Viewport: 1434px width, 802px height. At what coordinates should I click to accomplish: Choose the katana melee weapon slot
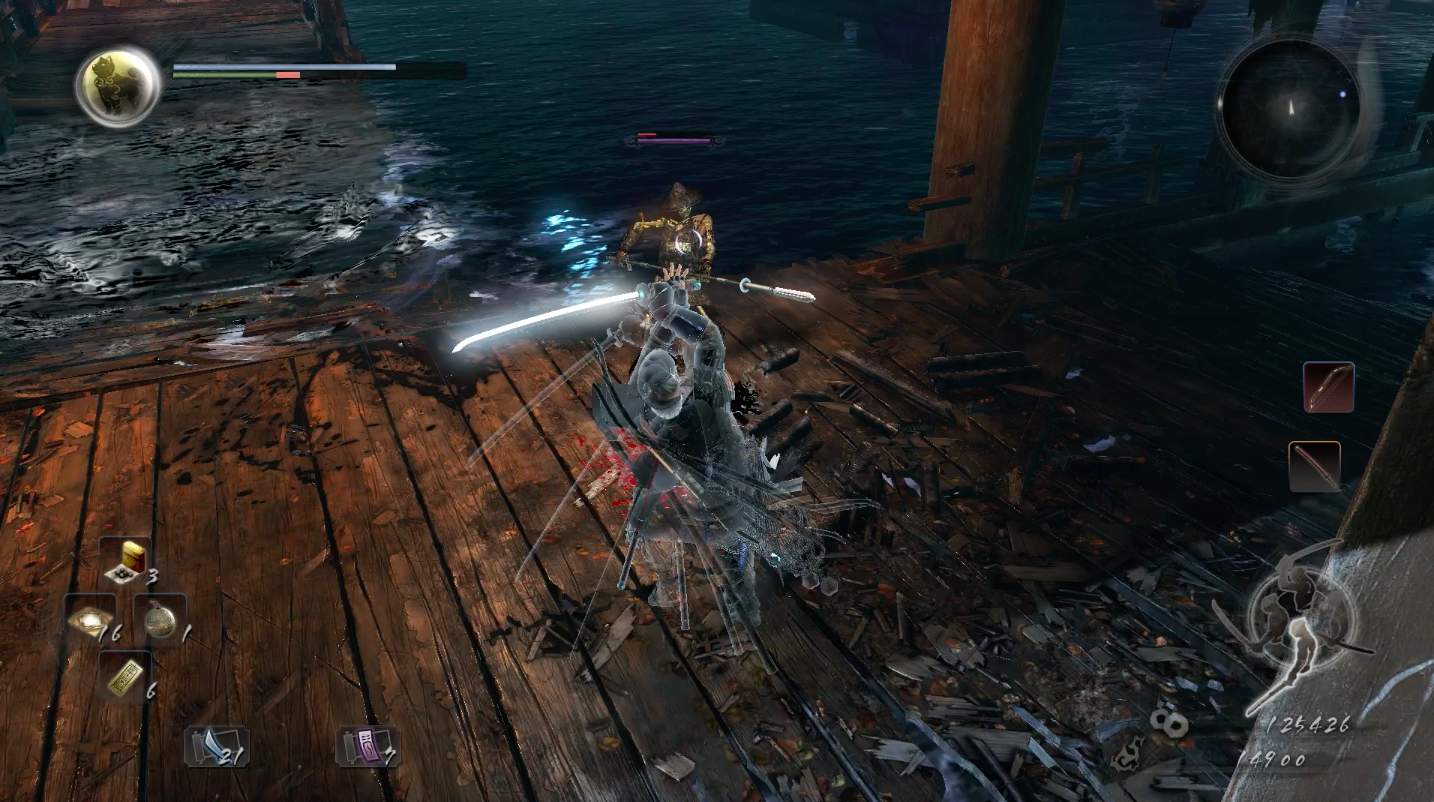[1314, 466]
